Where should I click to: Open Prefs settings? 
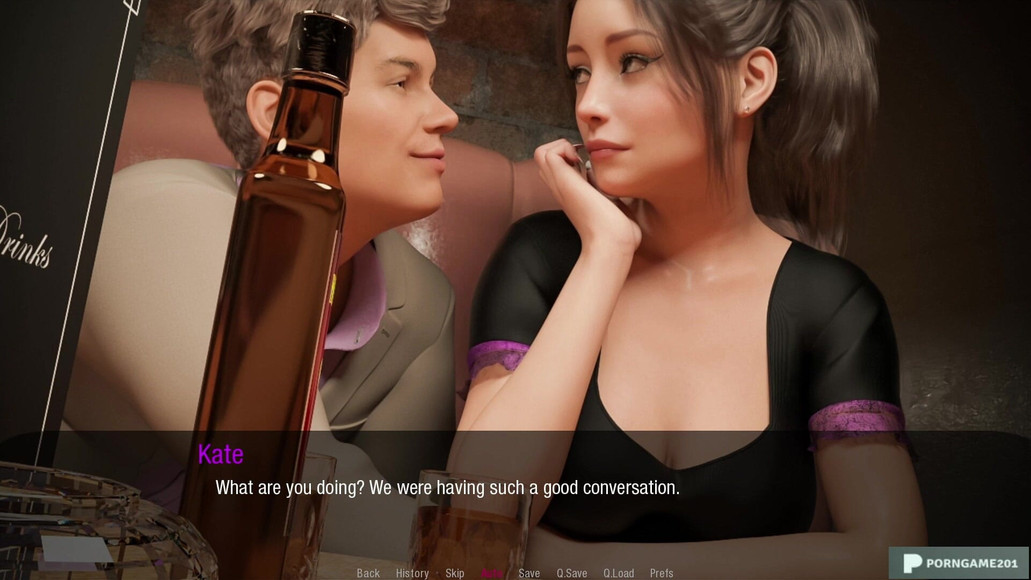pyautogui.click(x=662, y=573)
